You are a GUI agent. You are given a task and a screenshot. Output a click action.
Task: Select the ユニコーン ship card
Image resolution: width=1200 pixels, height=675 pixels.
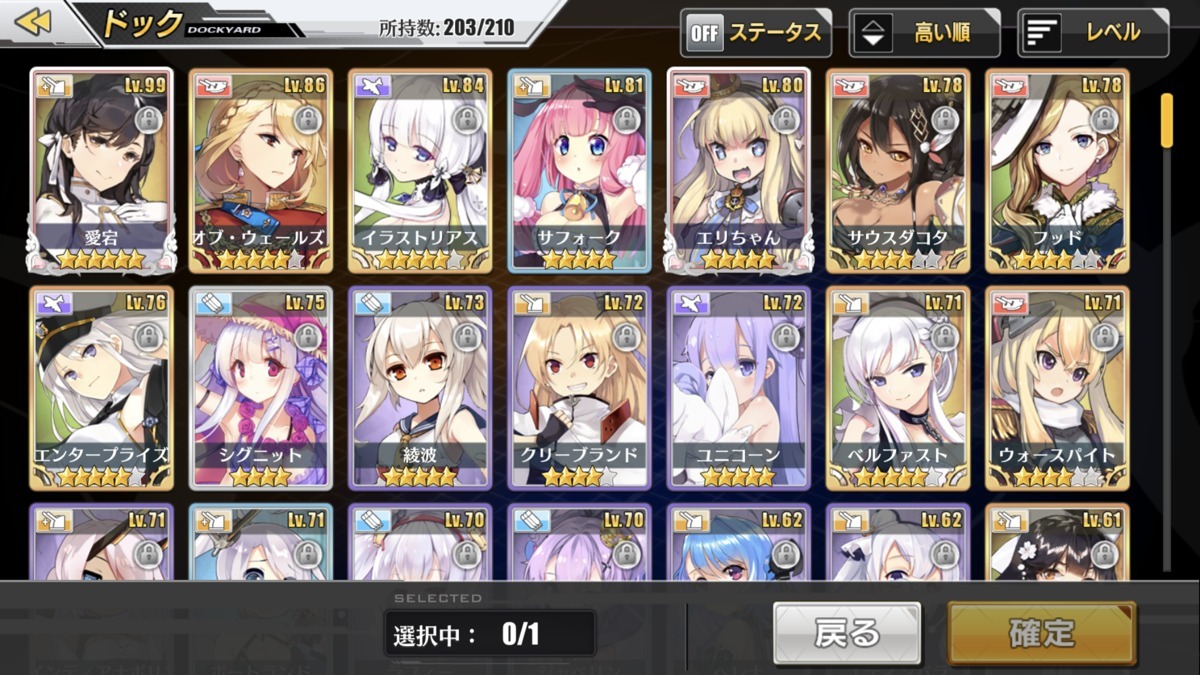click(x=739, y=388)
